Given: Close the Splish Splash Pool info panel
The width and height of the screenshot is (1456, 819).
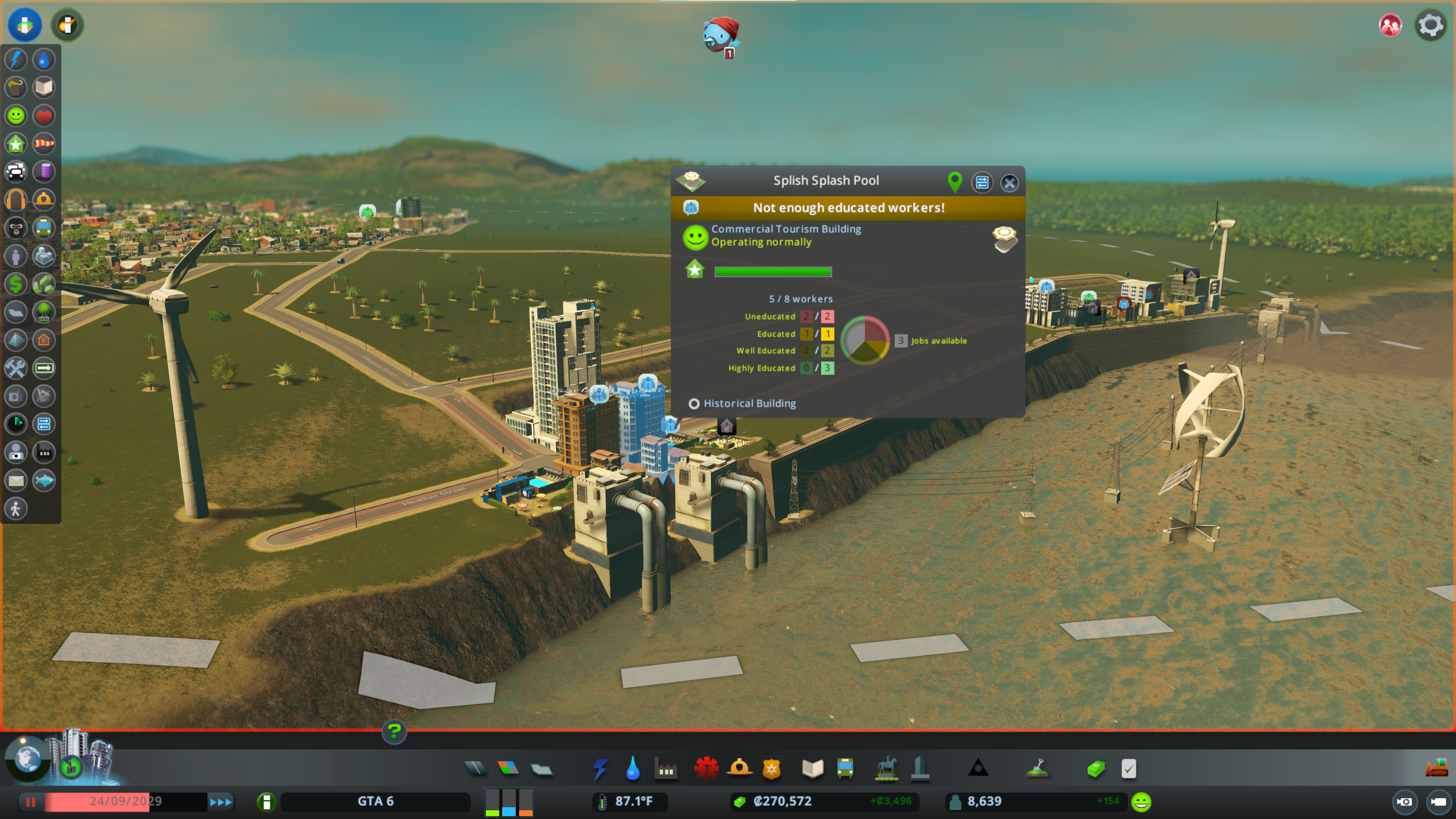Looking at the screenshot, I should [1009, 182].
